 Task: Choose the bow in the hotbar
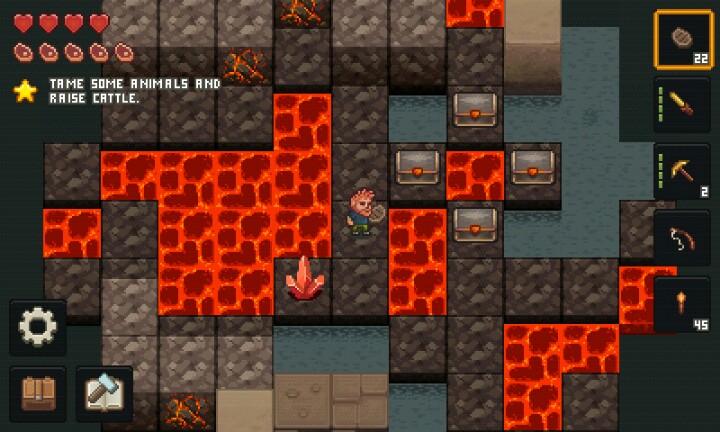pos(683,239)
